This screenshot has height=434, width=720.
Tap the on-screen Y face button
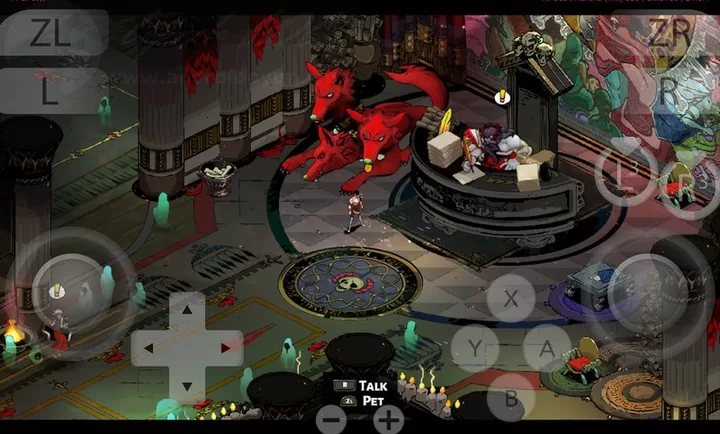coord(474,348)
